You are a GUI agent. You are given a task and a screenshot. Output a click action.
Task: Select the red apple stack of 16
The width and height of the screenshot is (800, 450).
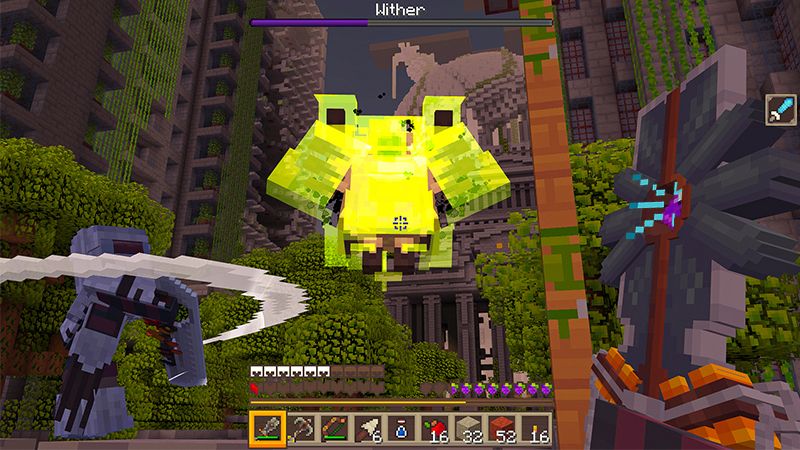pyautogui.click(x=435, y=430)
